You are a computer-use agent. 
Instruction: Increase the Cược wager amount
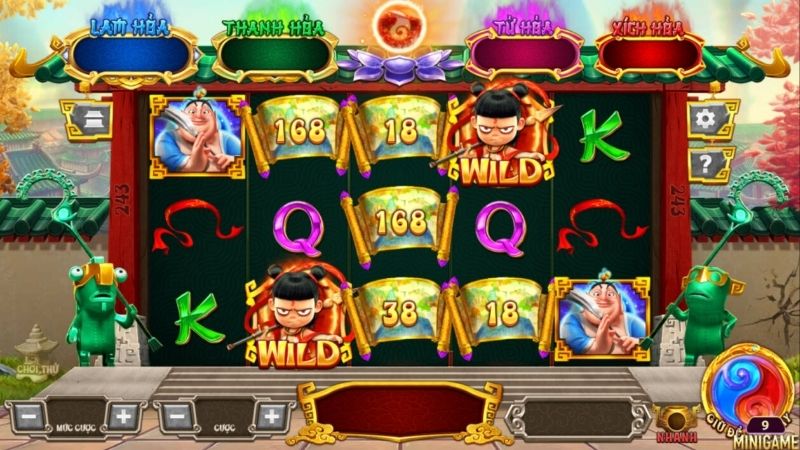point(272,415)
